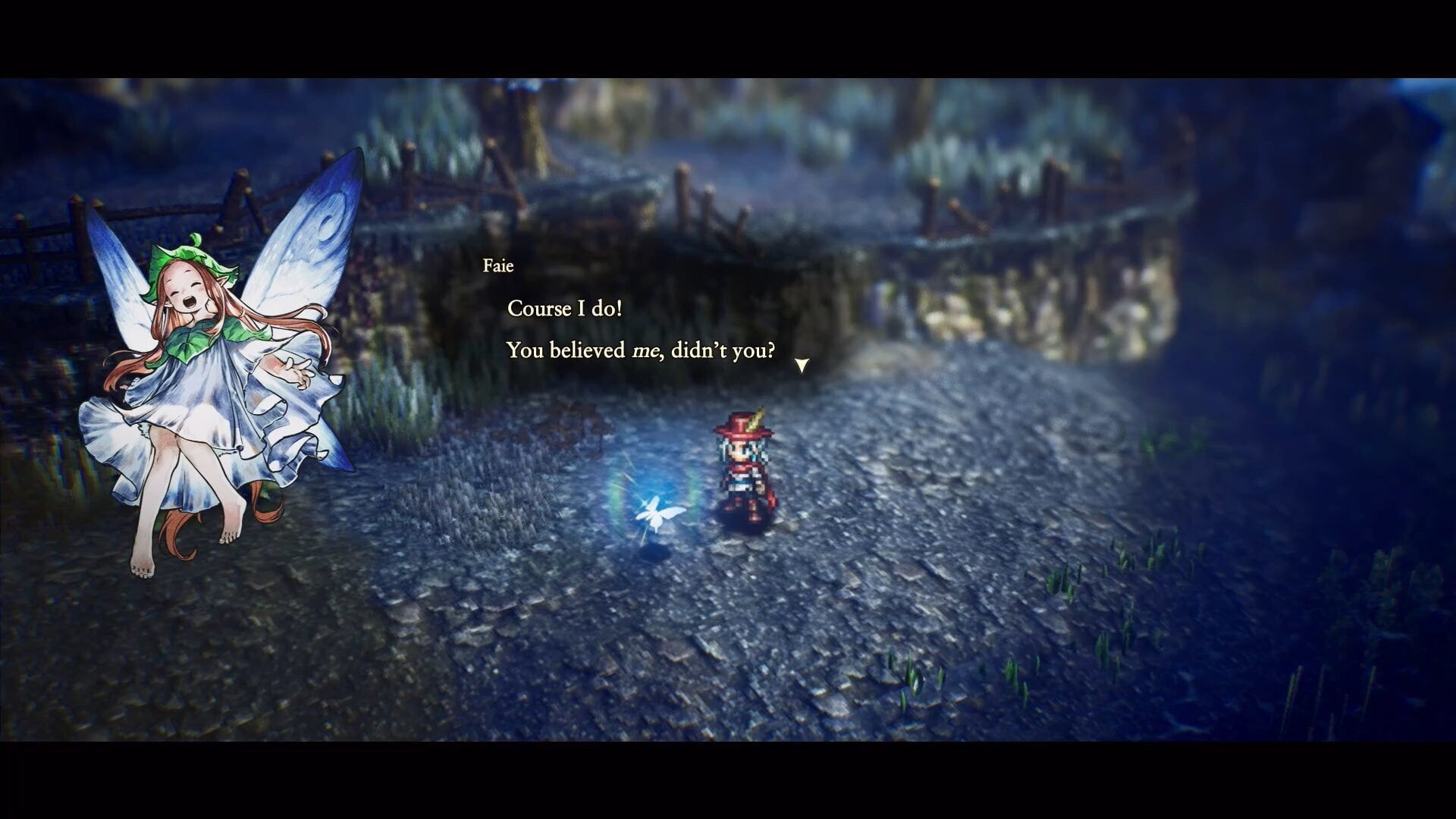Click the text You believed me, didn't you
The width and height of the screenshot is (1456, 819).
coord(641,350)
